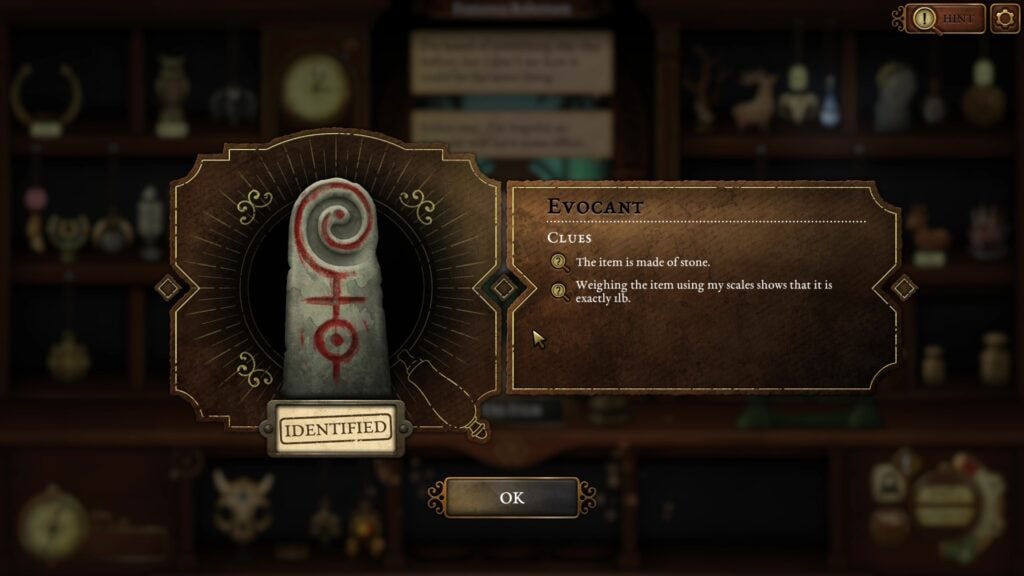Open the Hint button

pos(945,18)
